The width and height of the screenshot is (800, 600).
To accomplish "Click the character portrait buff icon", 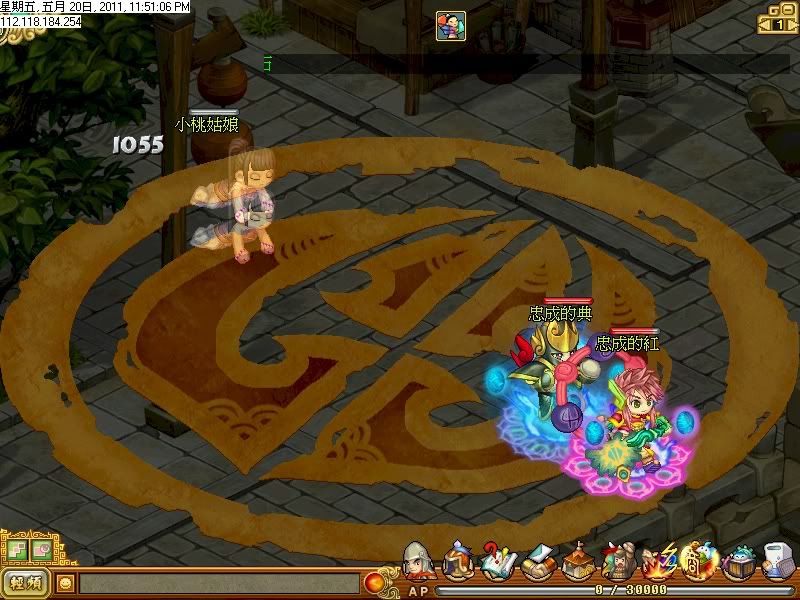I will [x=450, y=26].
